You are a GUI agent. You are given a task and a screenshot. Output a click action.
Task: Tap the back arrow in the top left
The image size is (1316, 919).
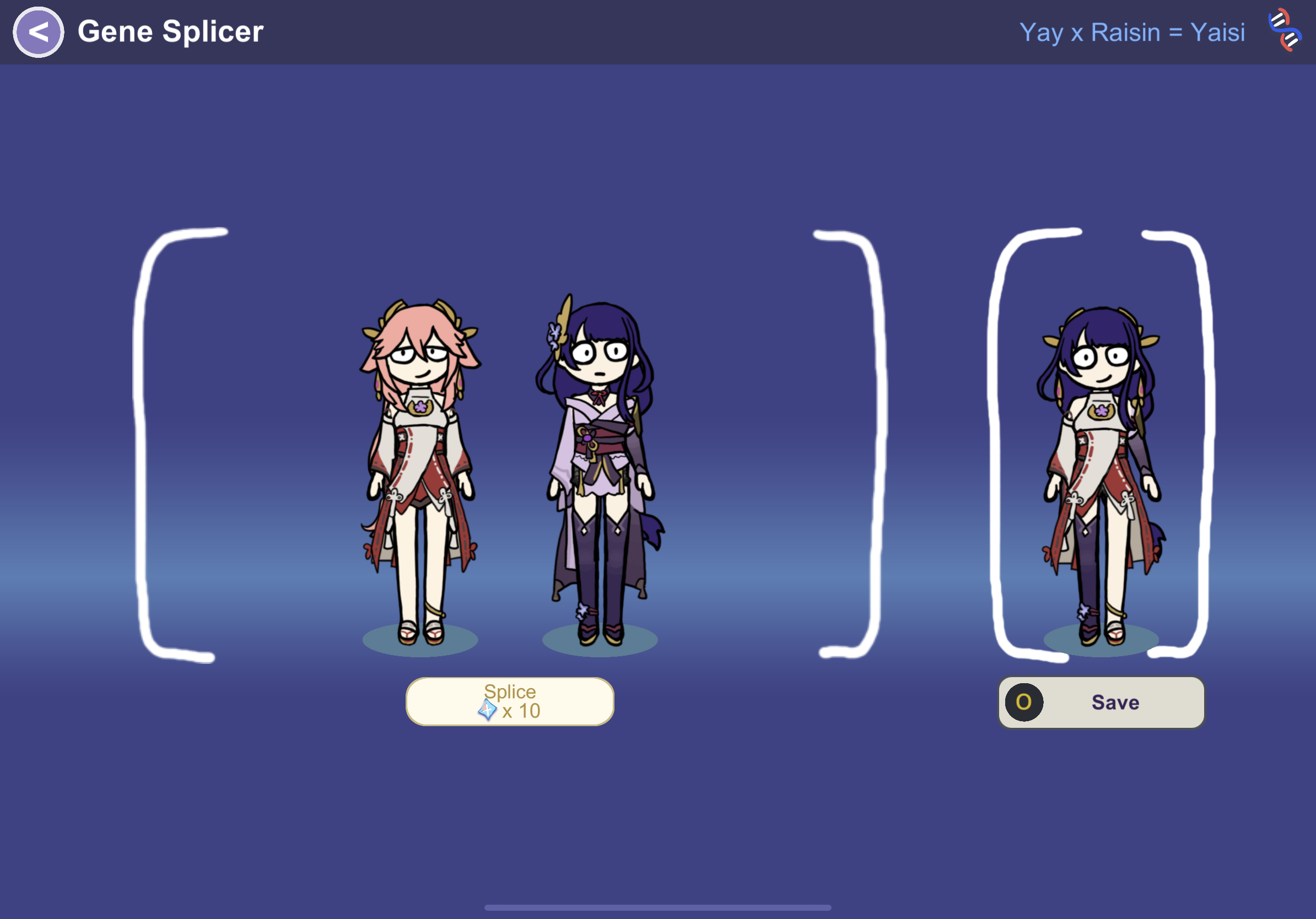point(38,31)
